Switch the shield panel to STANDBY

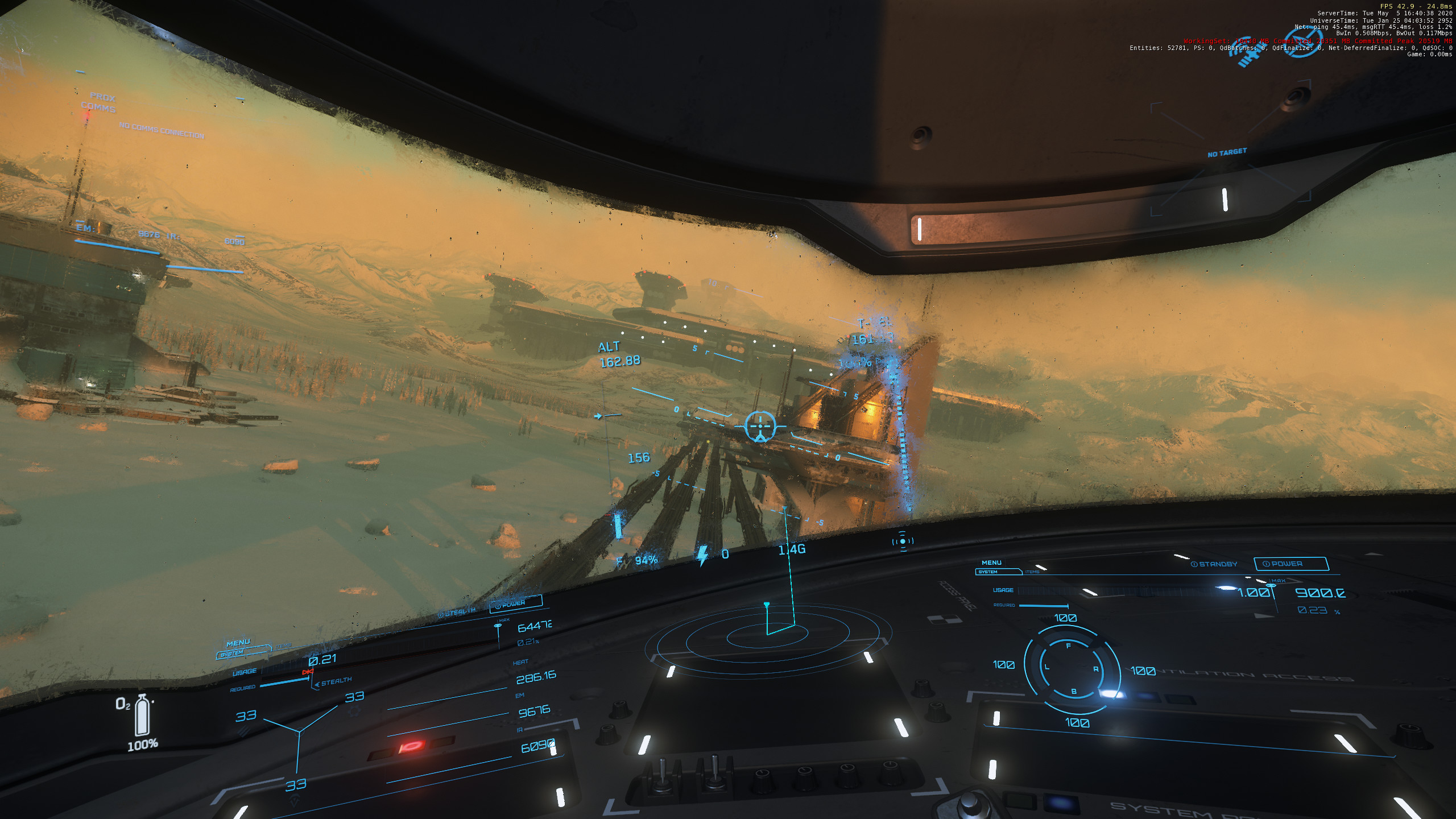pos(1214,564)
